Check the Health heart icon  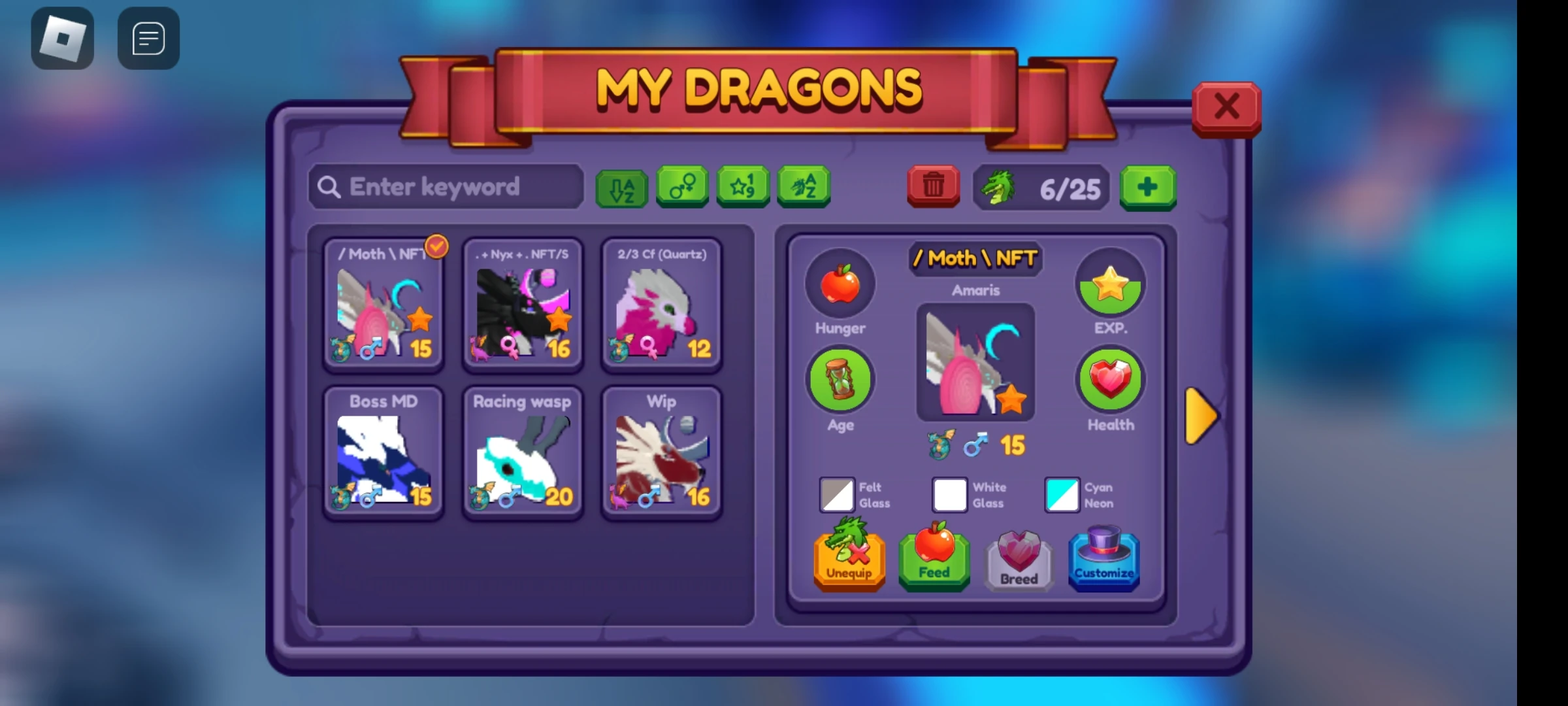click(1109, 379)
